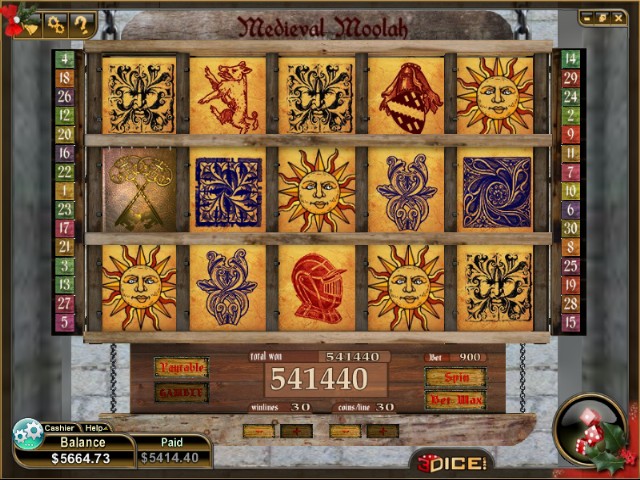Spin the reels
Screen dimensions: 640x480
click(x=455, y=377)
